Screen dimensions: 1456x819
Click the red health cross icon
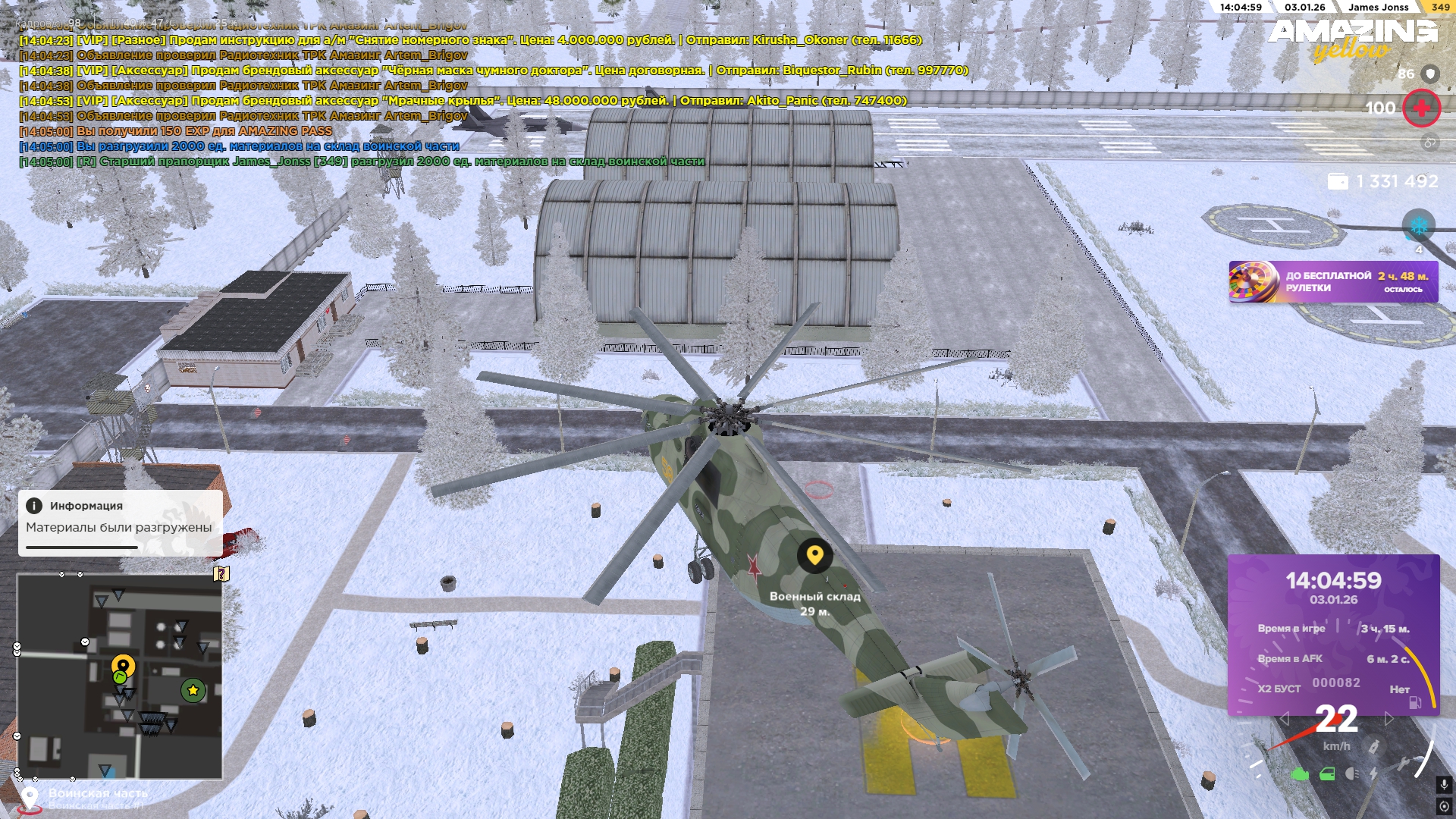(x=1421, y=108)
